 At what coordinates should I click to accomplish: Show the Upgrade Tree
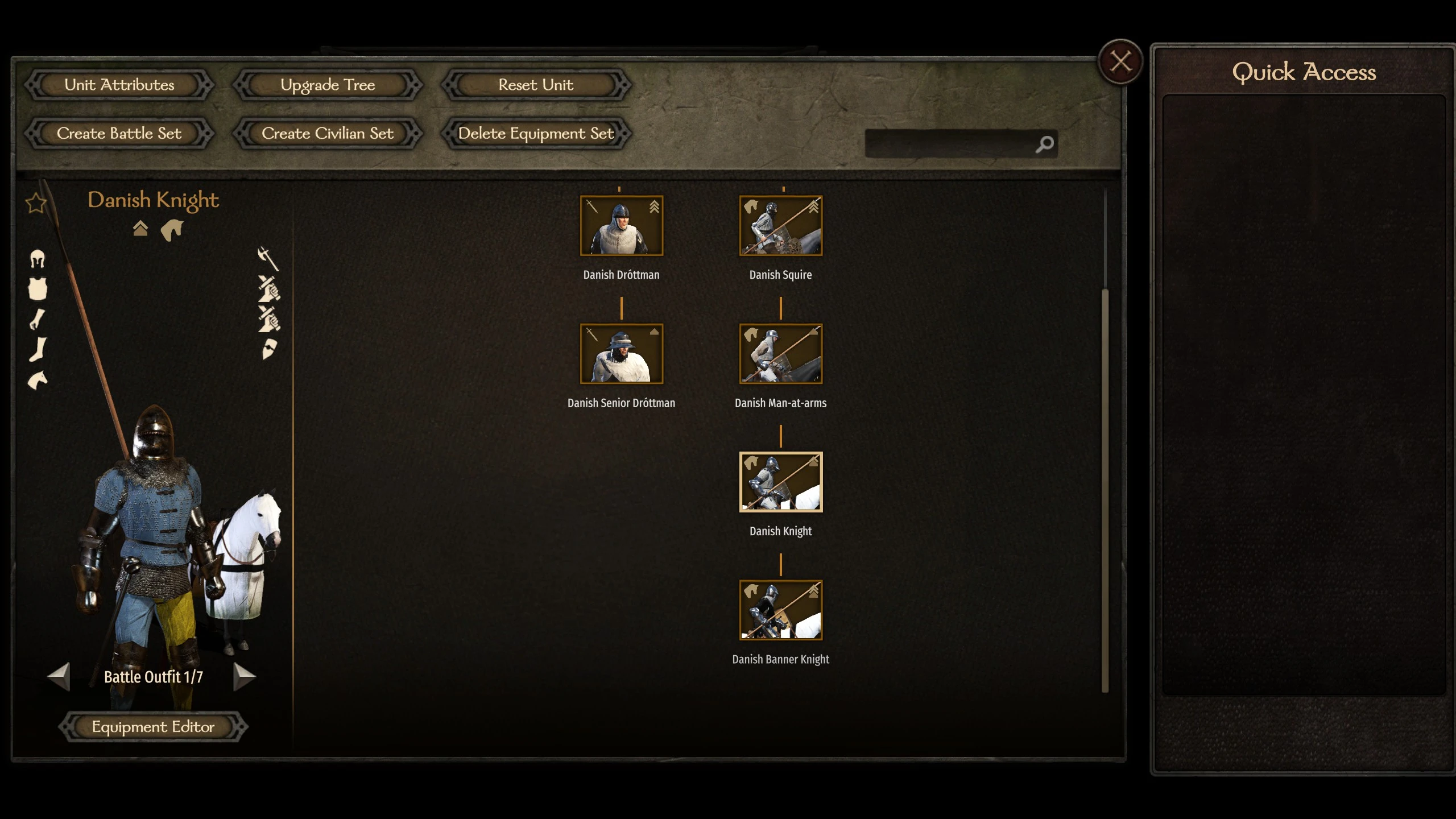click(x=328, y=85)
